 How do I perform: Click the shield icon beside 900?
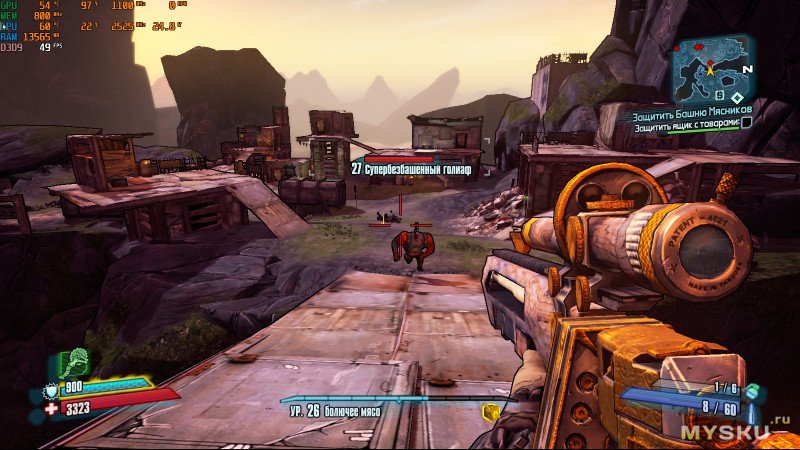click(x=52, y=390)
